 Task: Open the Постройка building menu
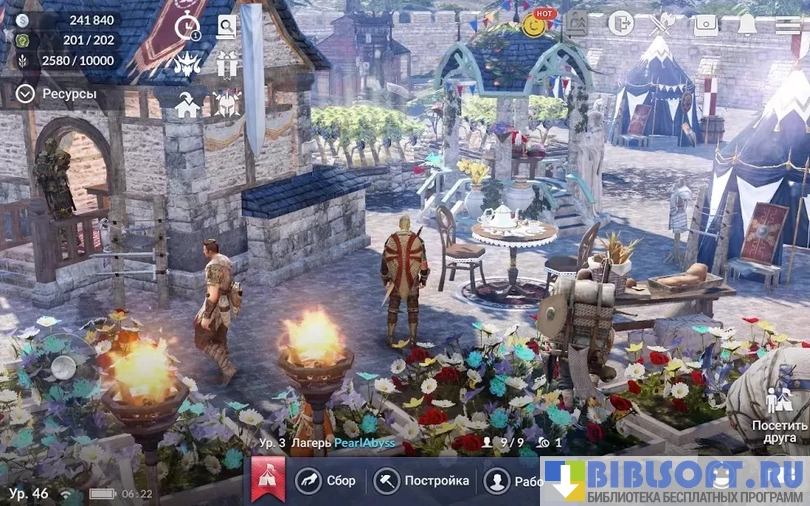pyautogui.click(x=422, y=481)
